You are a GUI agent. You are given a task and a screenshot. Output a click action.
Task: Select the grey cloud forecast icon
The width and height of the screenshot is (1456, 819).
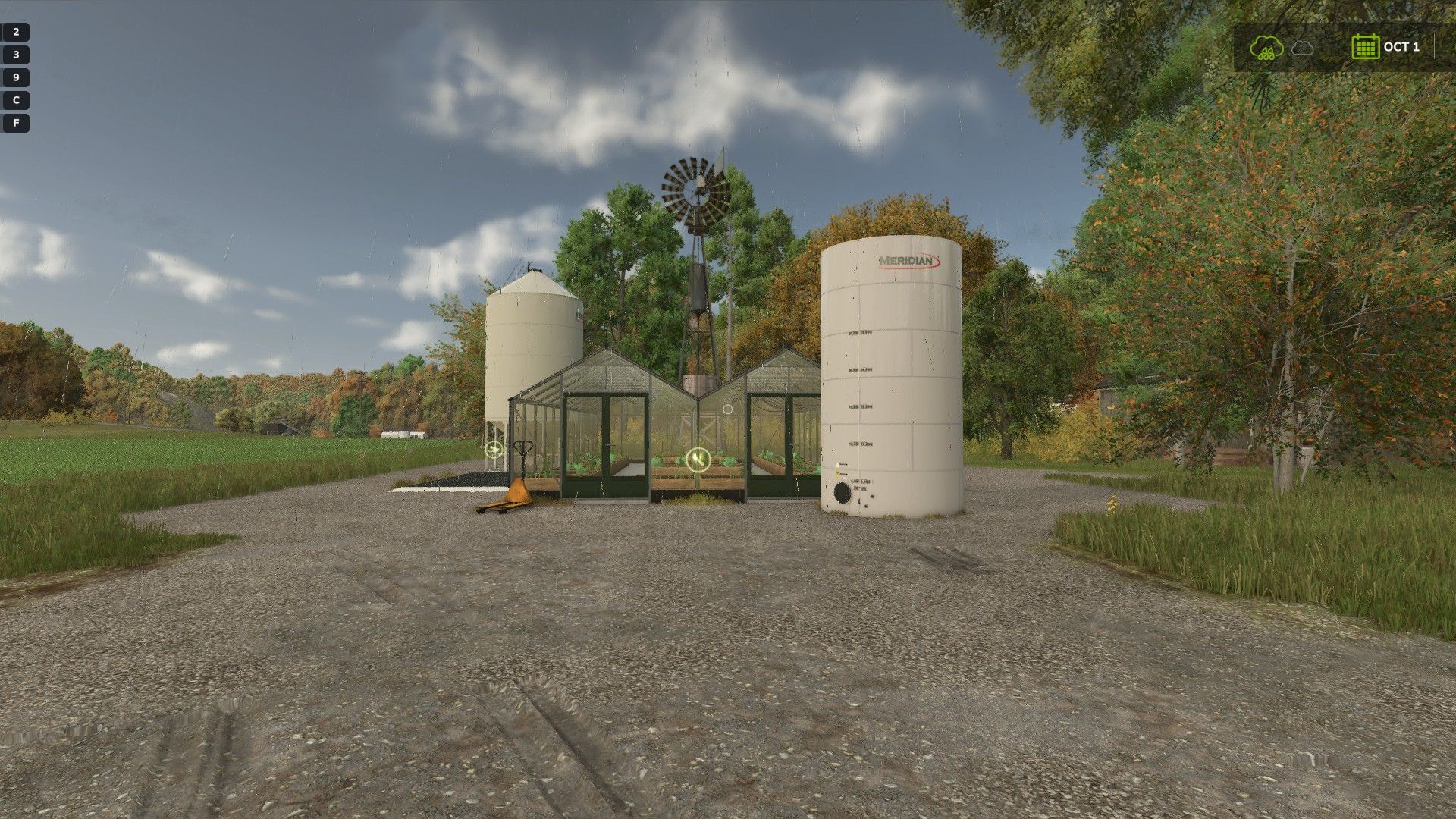1303,48
